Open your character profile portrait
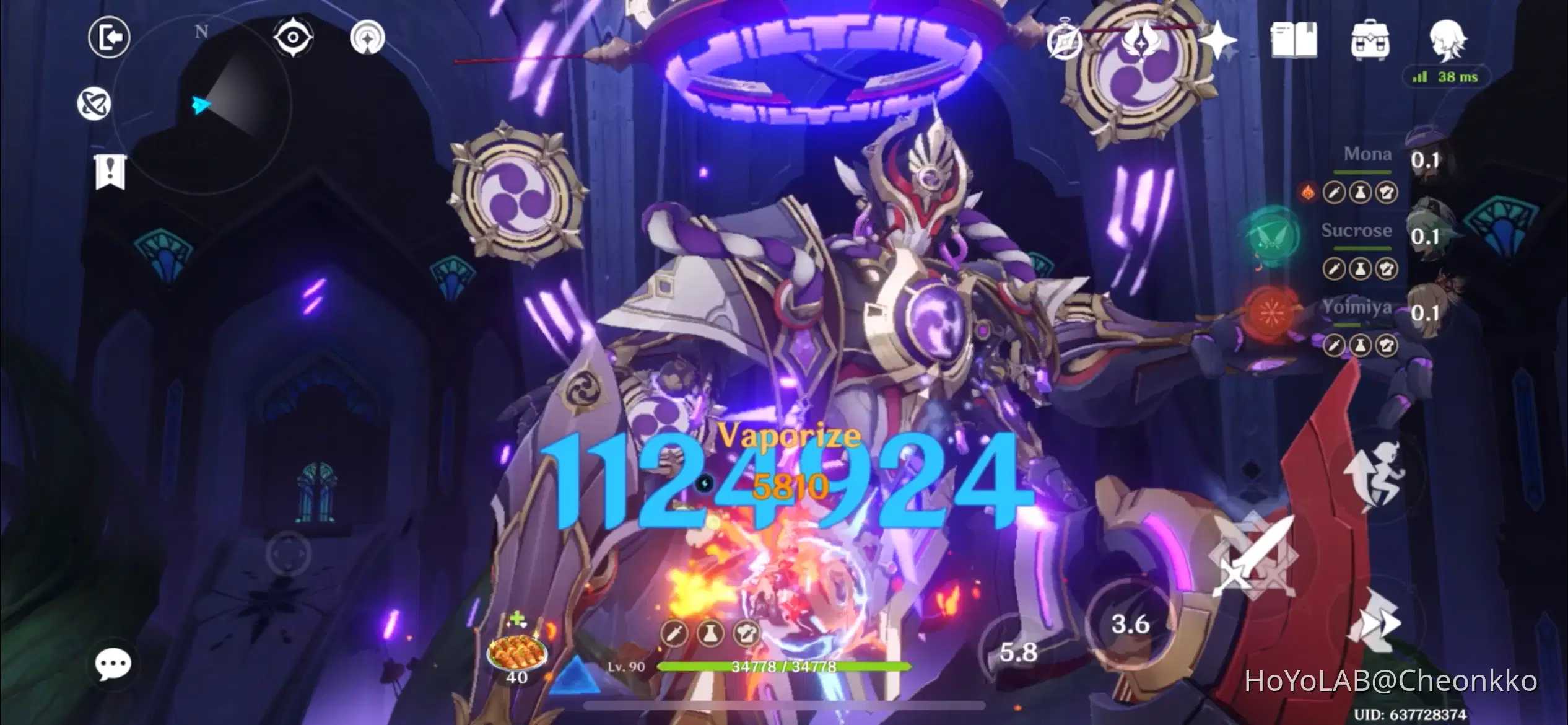Image resolution: width=1568 pixels, height=725 pixels. click(1452, 38)
